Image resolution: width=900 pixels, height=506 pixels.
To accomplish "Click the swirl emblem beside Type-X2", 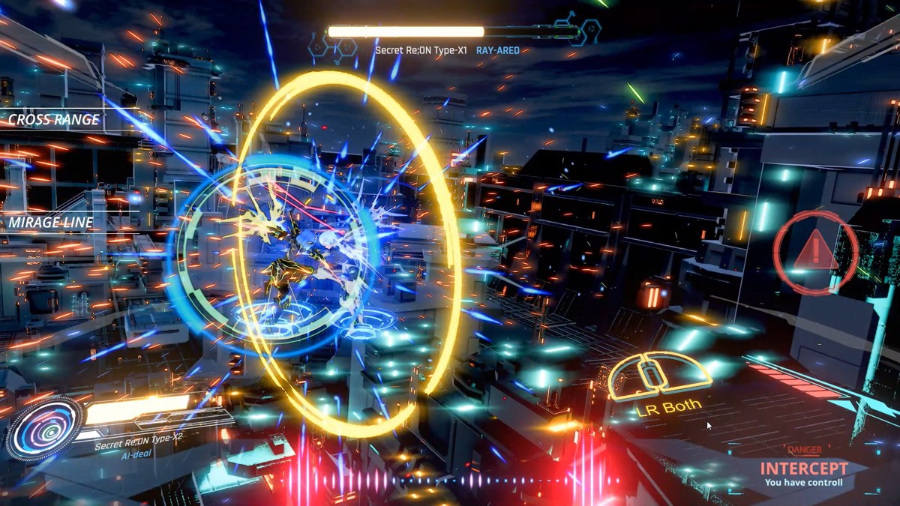I will tap(44, 427).
